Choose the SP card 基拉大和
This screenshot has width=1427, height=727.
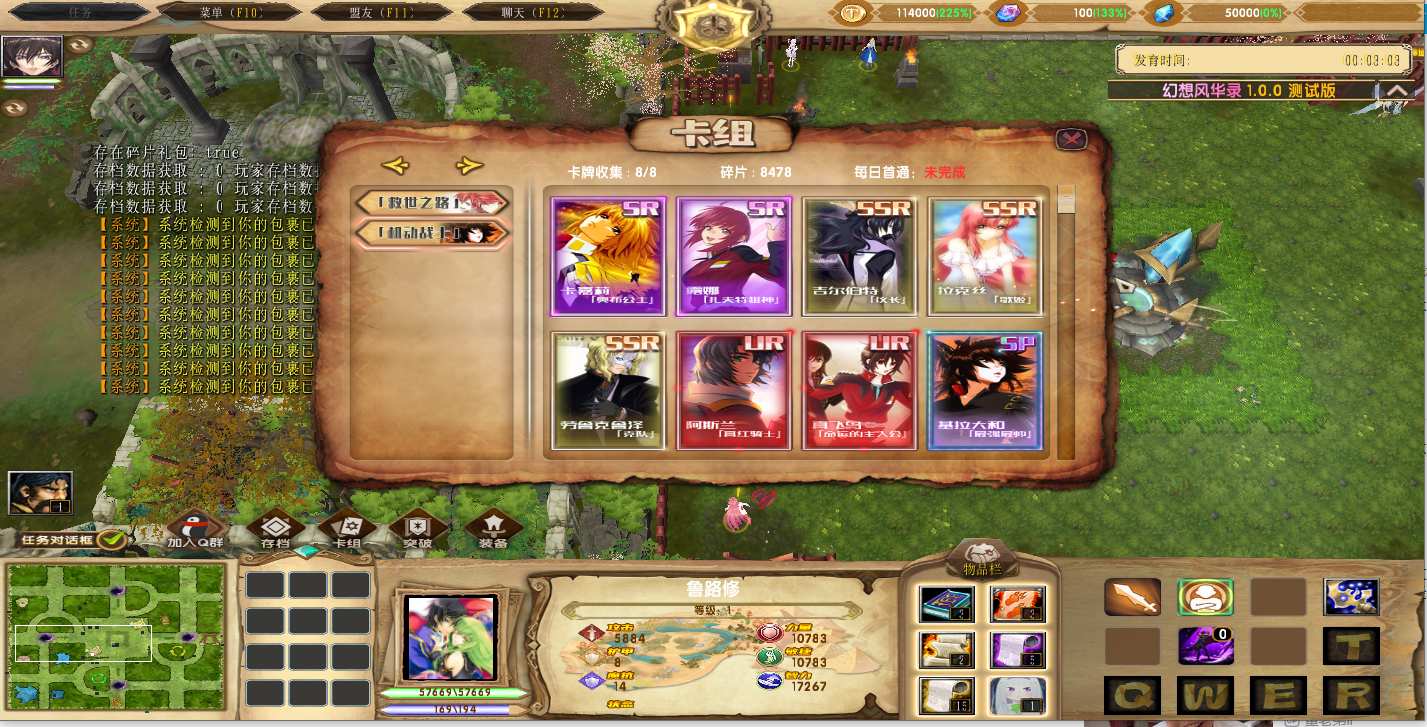click(x=984, y=391)
